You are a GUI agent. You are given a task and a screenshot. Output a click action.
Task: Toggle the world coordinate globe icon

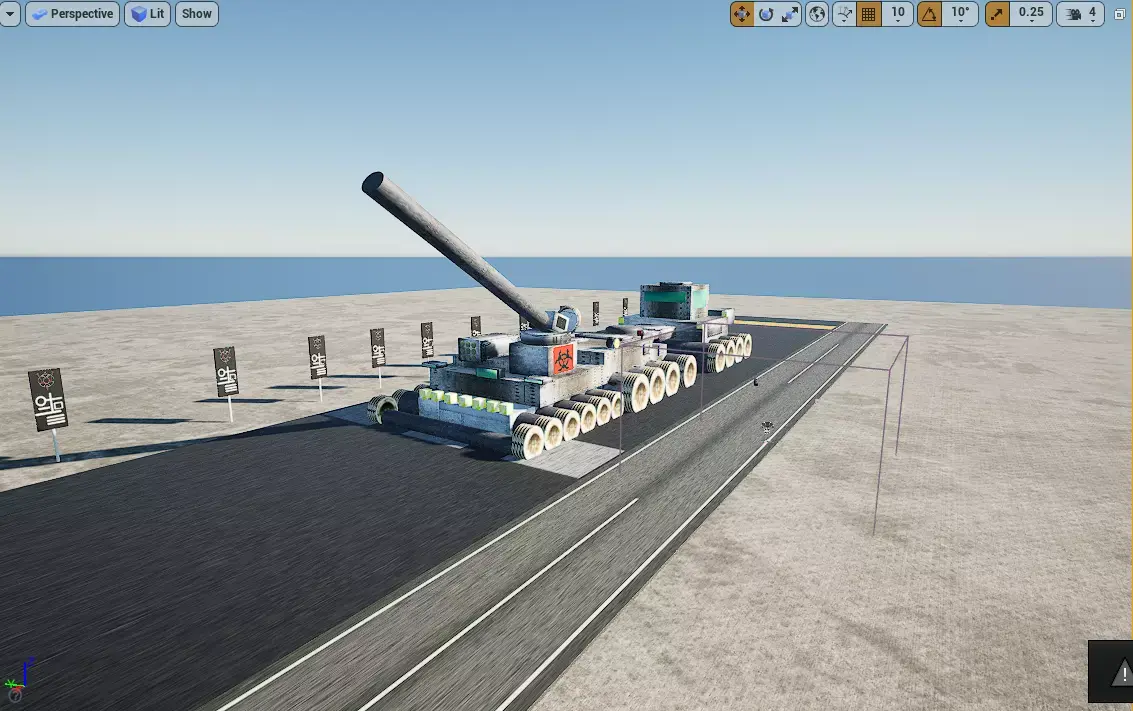(x=817, y=14)
